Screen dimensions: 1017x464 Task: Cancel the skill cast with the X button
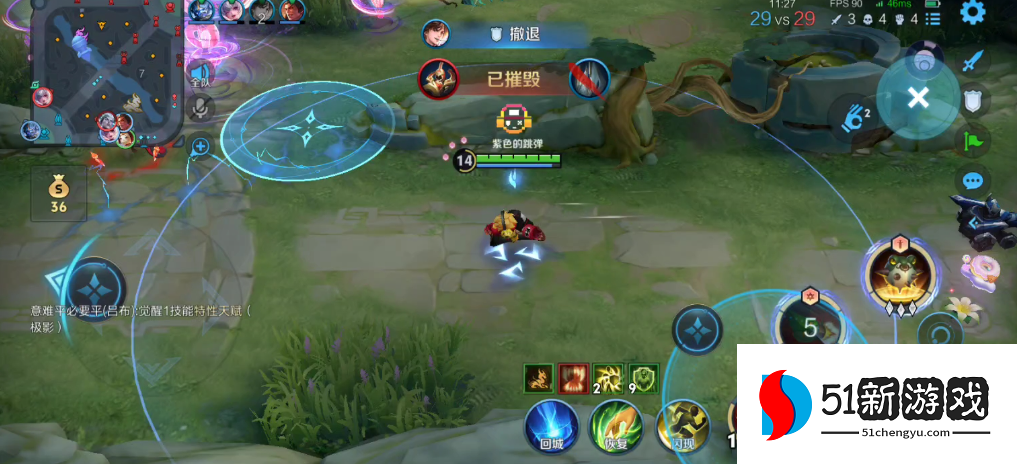pyautogui.click(x=918, y=96)
